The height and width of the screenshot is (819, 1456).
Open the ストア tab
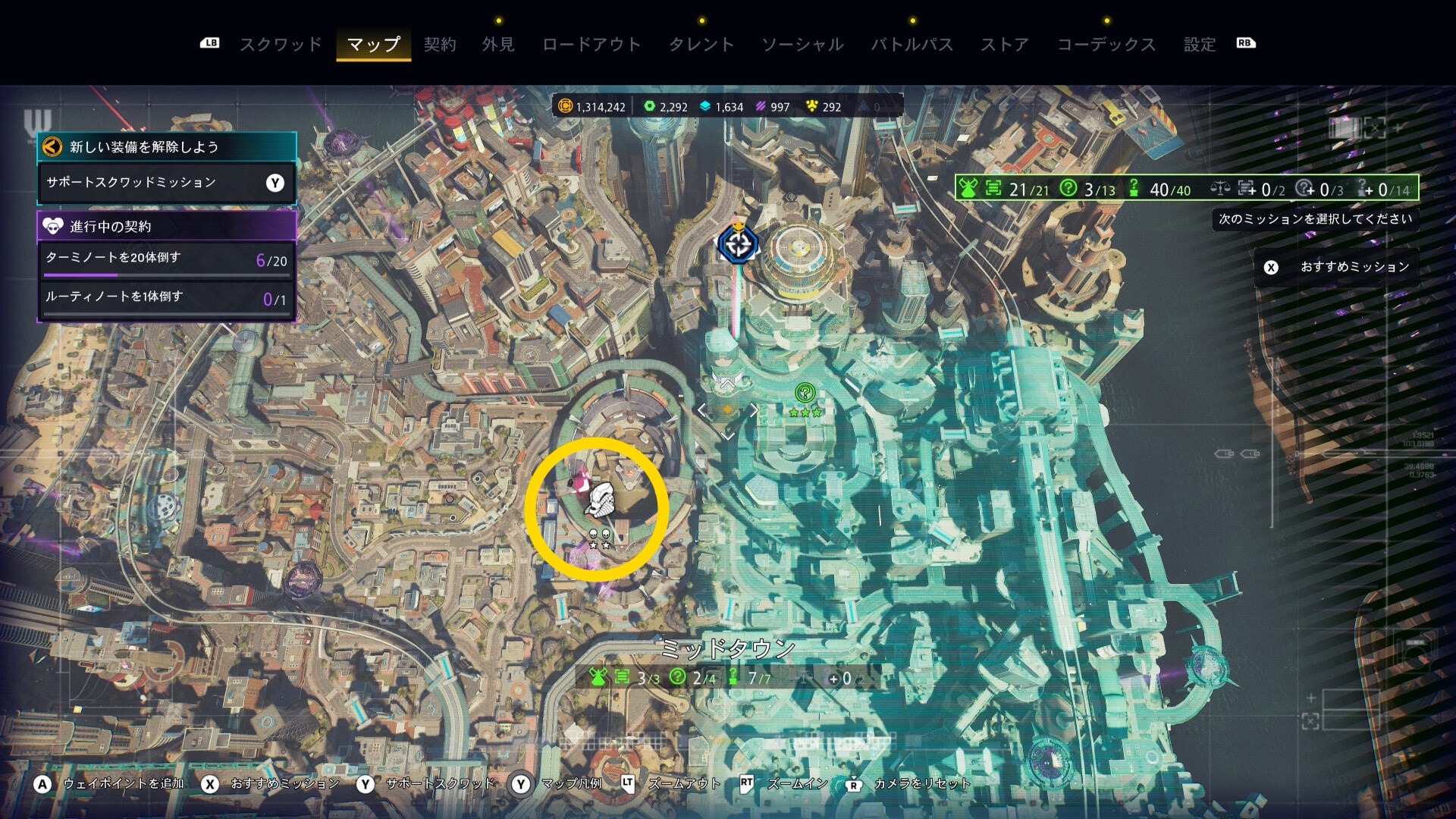[1005, 45]
